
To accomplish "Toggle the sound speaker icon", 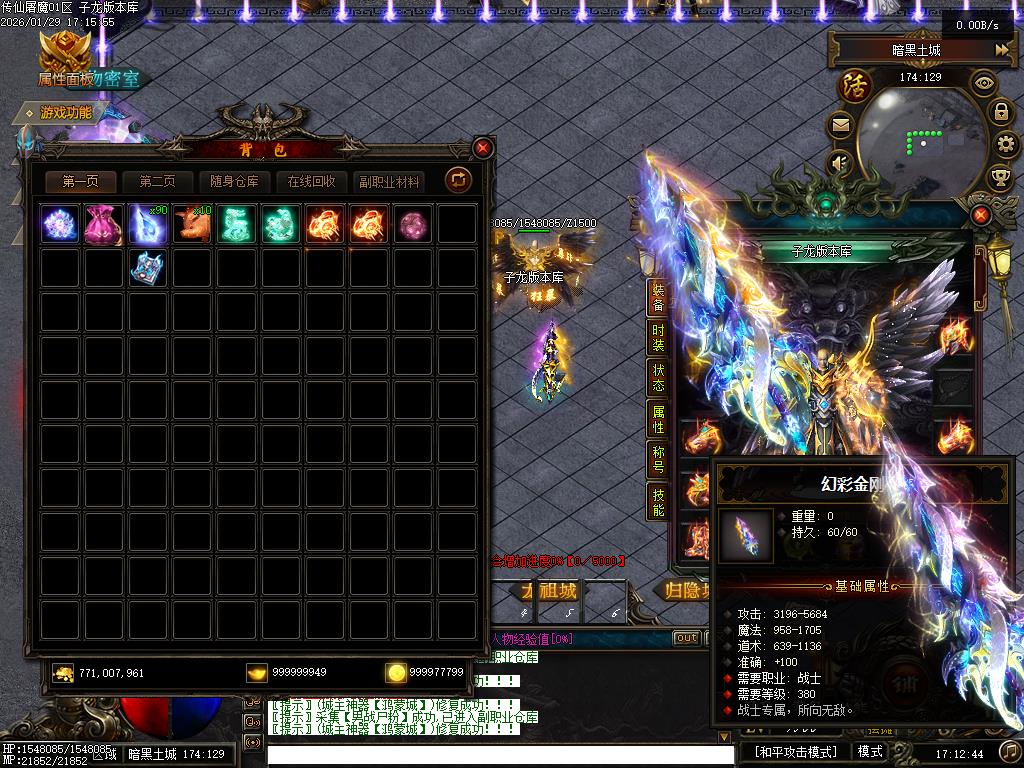I will (840, 162).
